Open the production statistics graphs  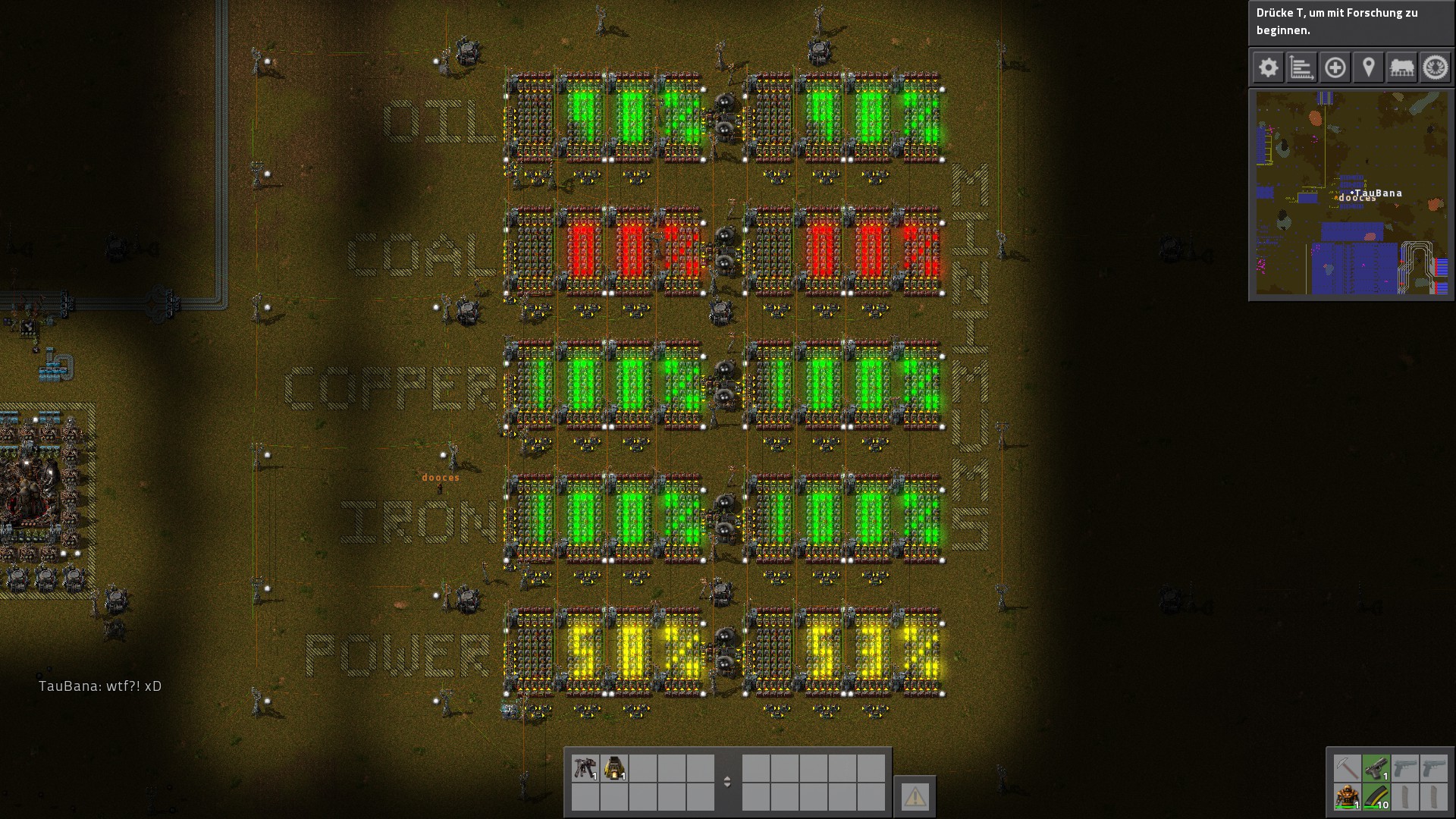pos(1301,67)
